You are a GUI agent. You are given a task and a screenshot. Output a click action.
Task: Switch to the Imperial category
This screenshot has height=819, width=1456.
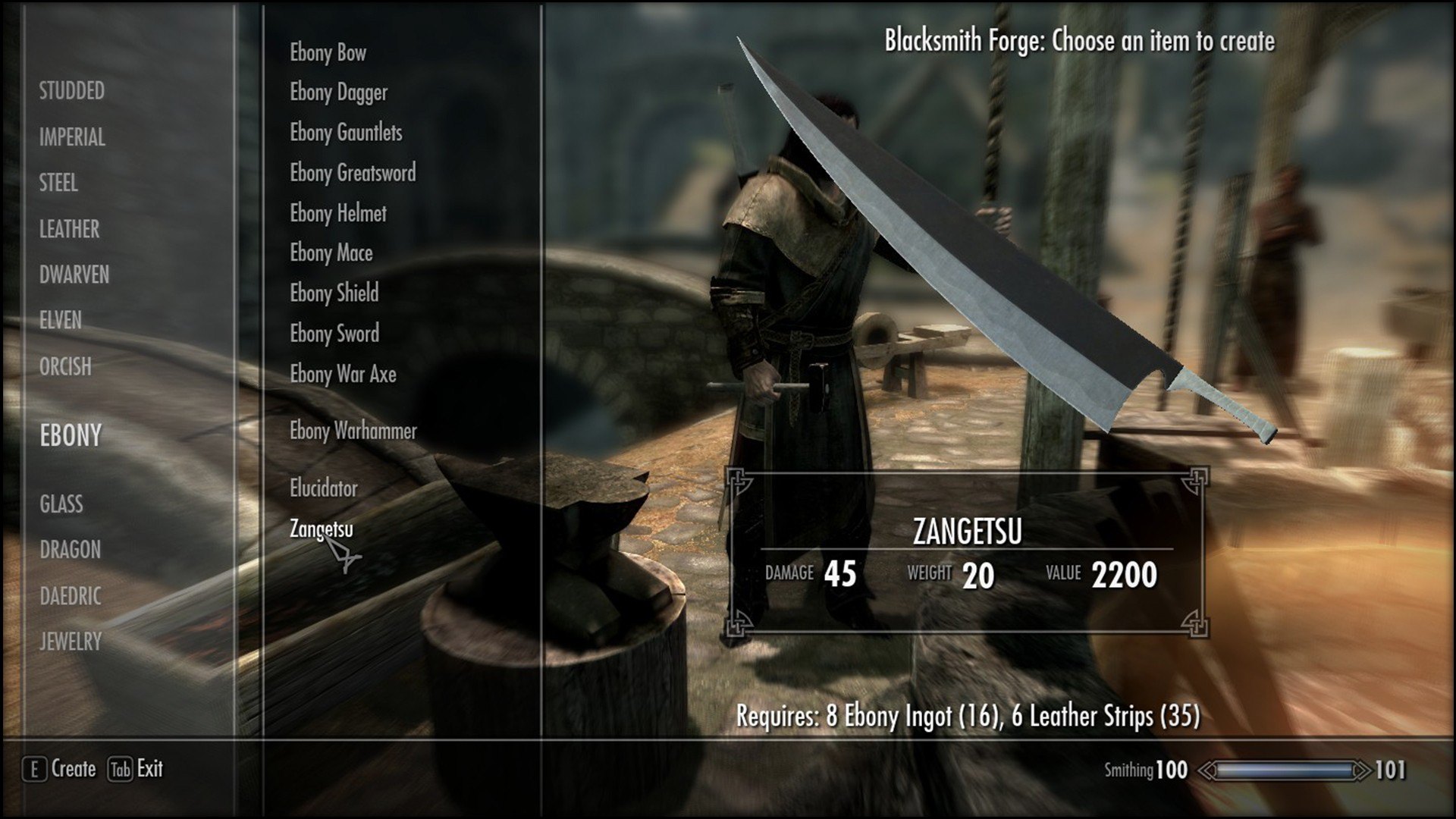(72, 137)
